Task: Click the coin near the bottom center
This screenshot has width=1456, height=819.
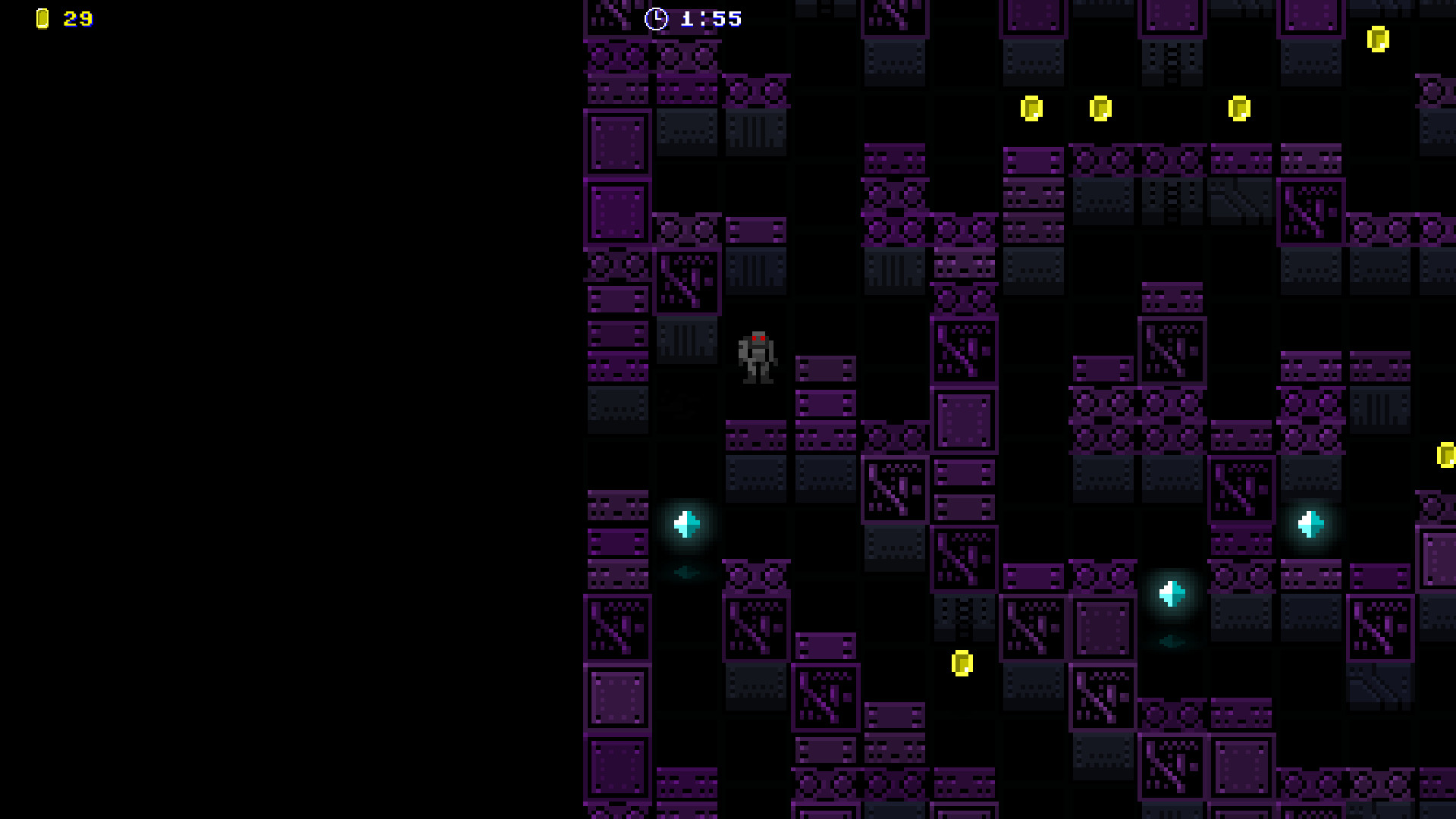Action: click(x=961, y=664)
